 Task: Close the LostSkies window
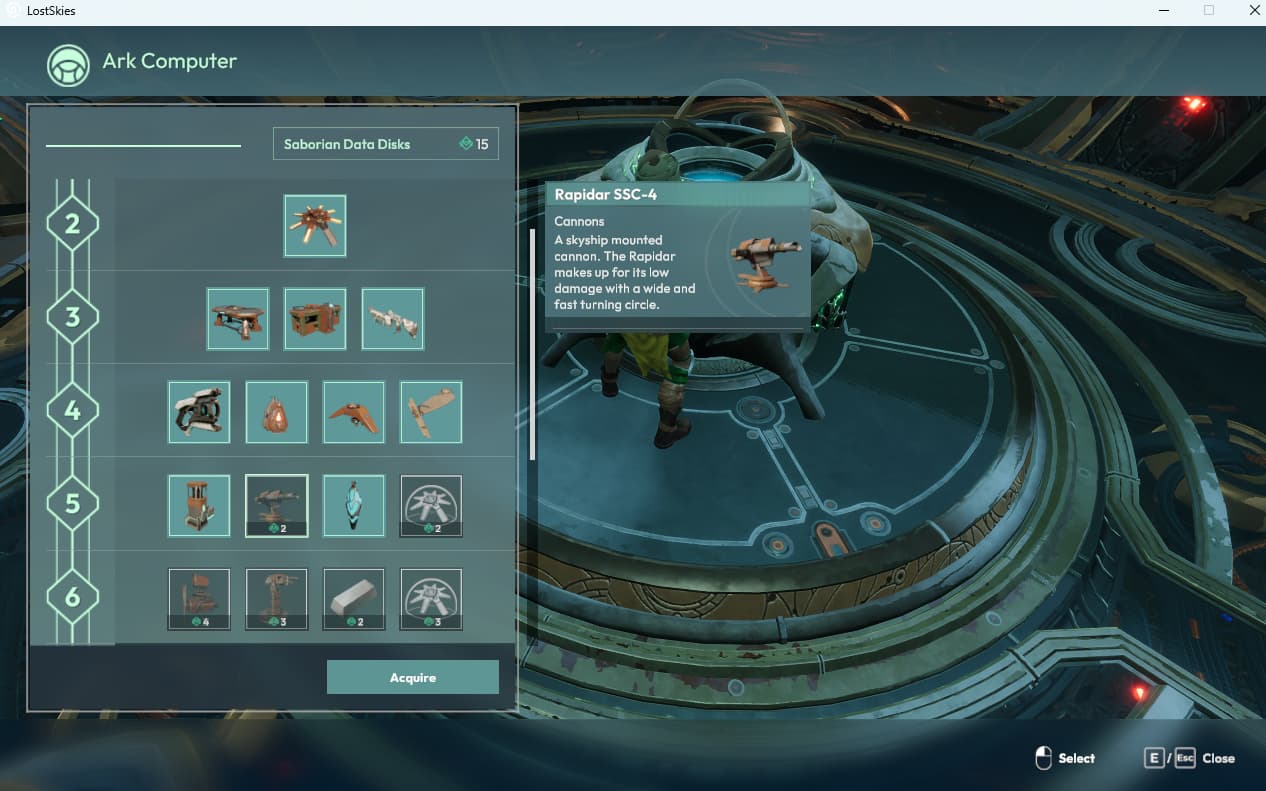coord(1254,11)
